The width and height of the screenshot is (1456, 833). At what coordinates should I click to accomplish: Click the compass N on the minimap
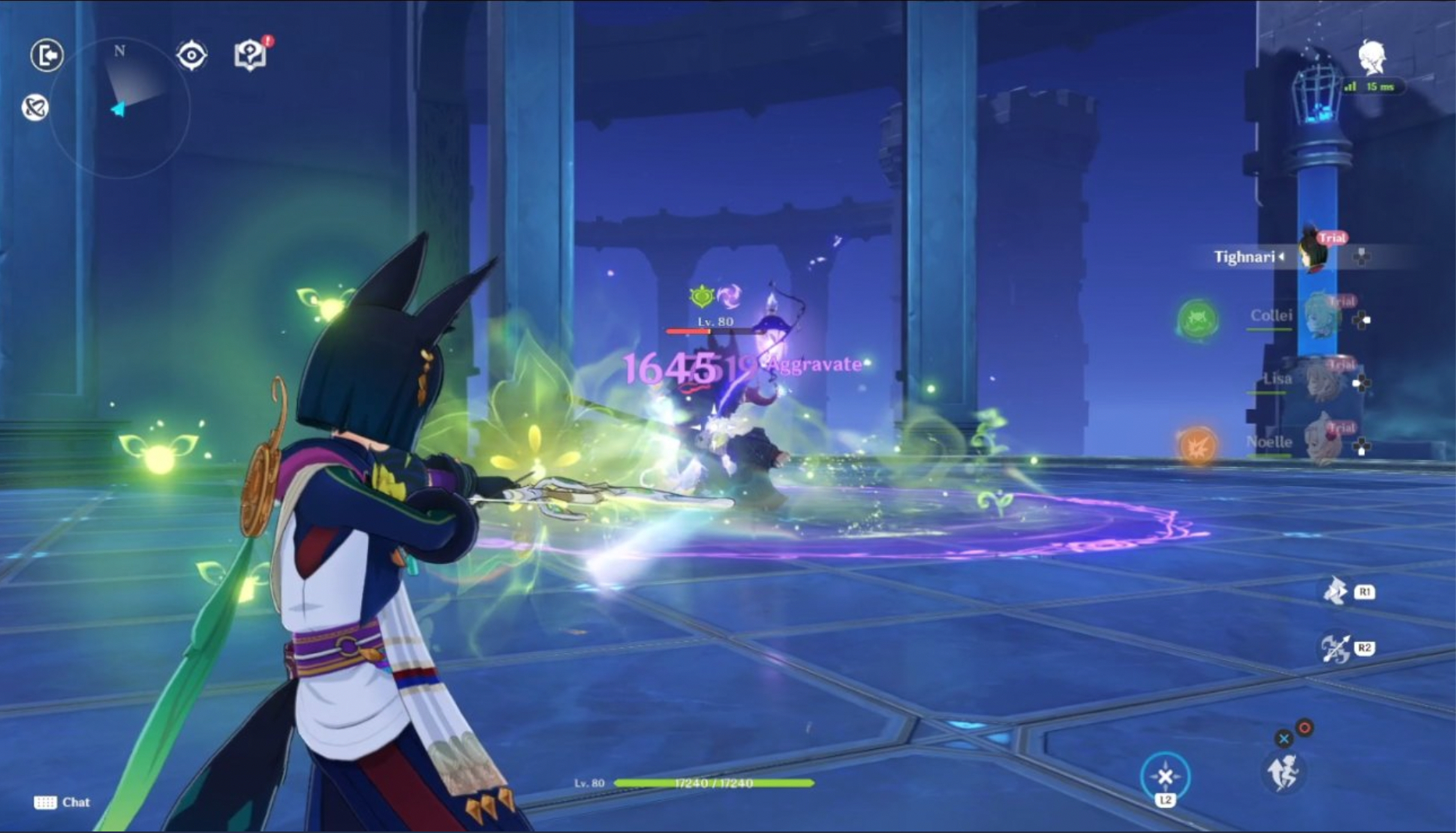point(119,50)
